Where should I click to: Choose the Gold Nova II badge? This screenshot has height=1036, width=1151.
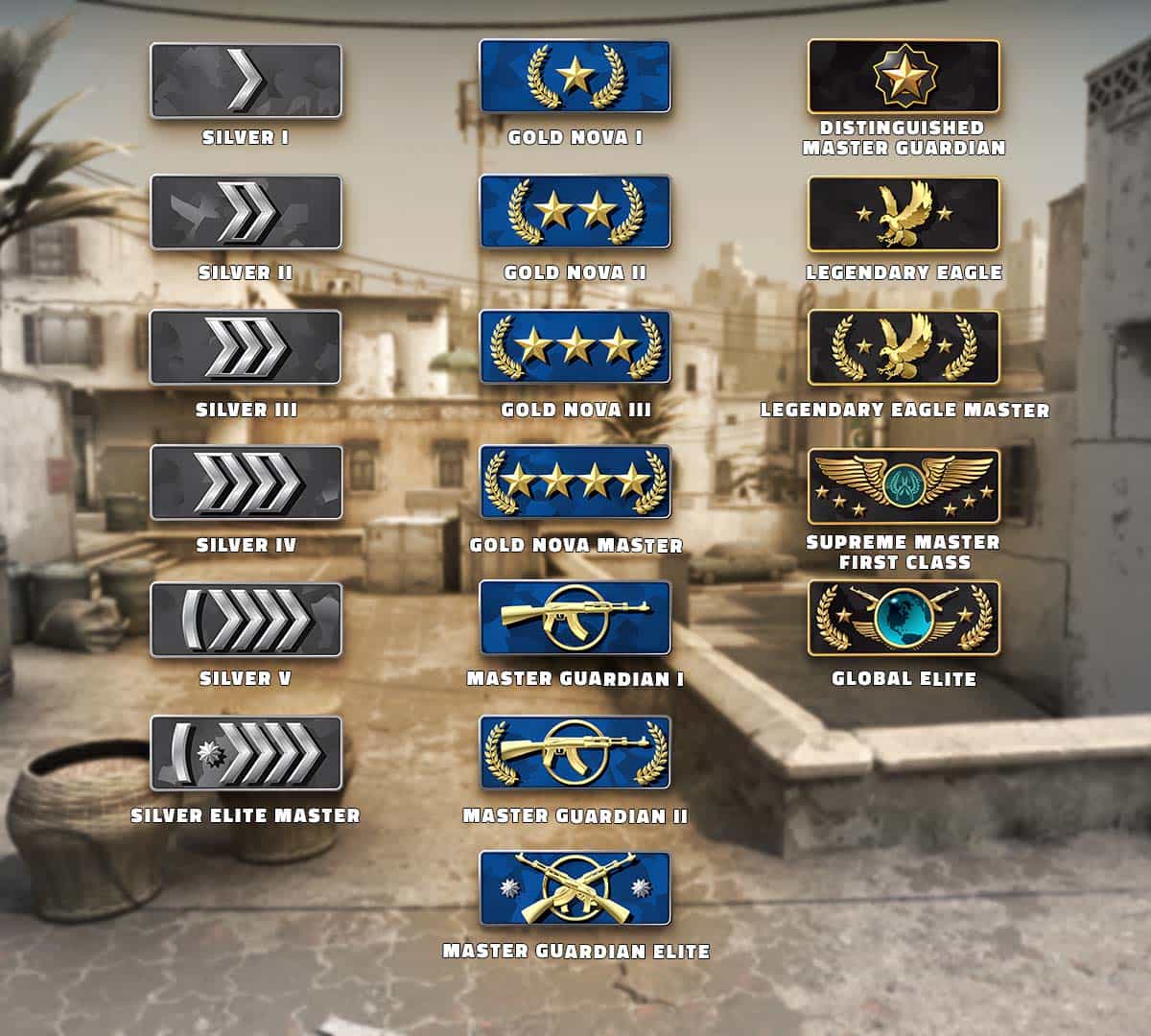tap(575, 212)
